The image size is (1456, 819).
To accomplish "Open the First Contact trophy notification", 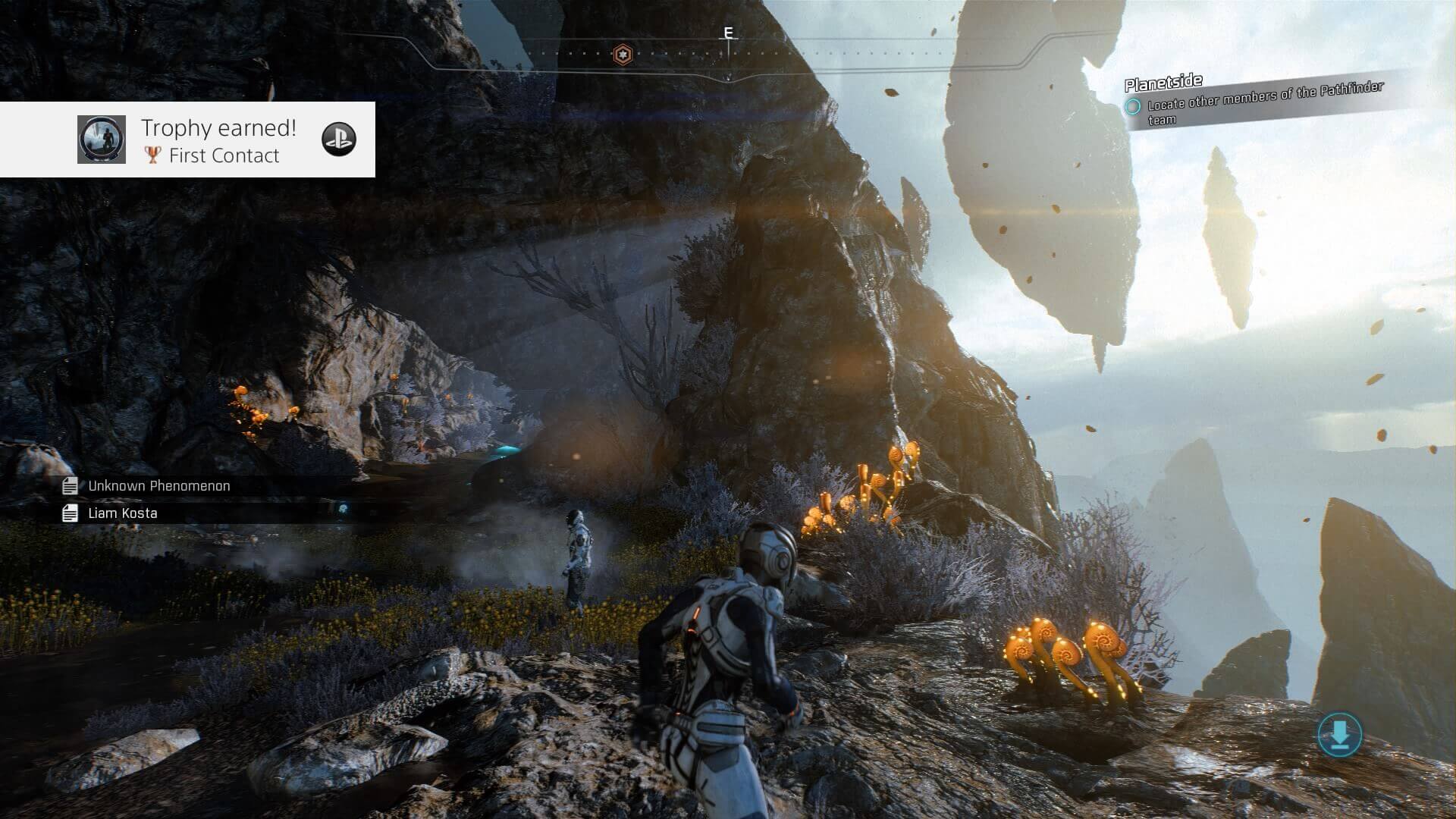I will [218, 141].
